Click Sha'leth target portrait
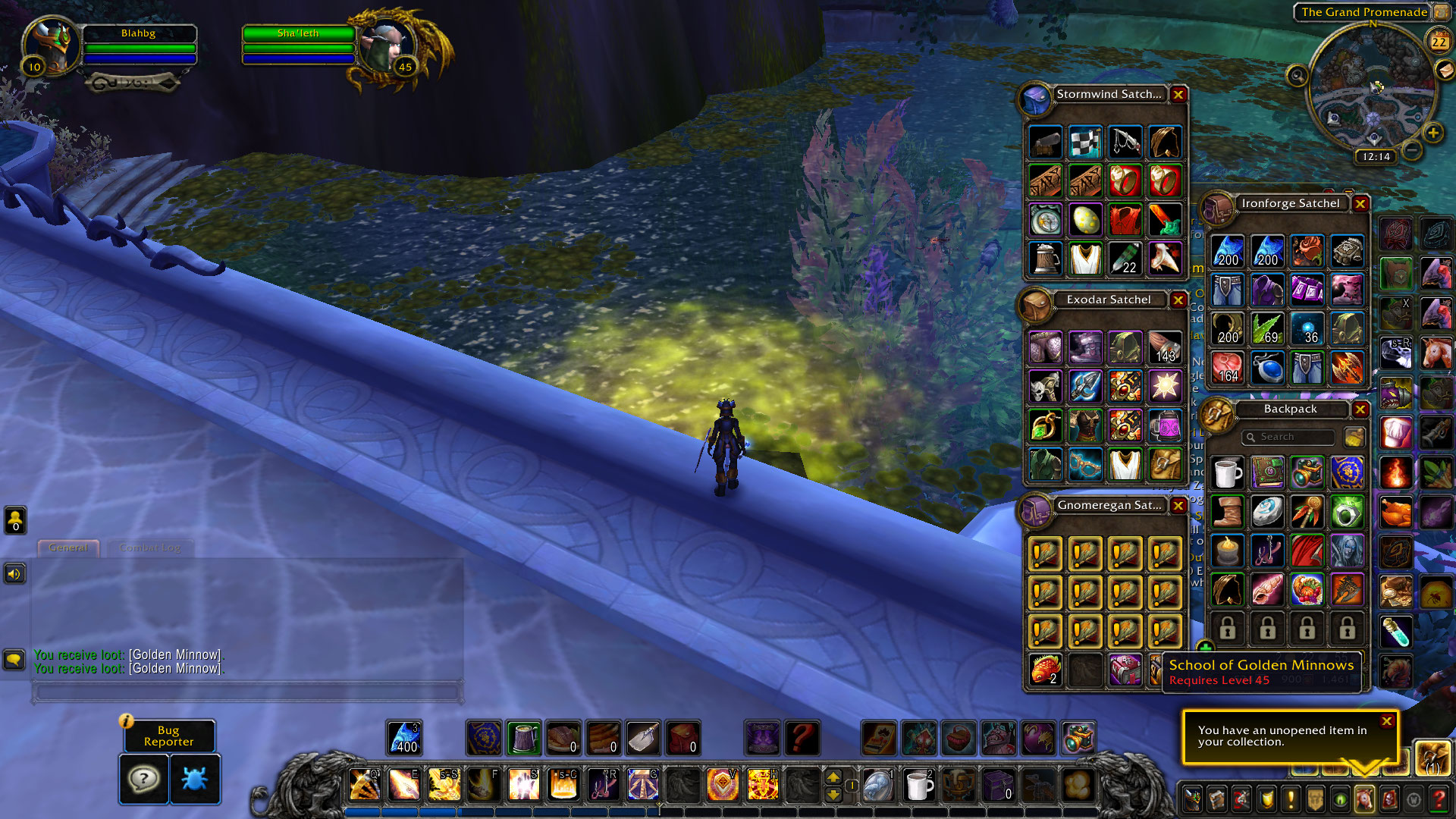 click(x=386, y=45)
